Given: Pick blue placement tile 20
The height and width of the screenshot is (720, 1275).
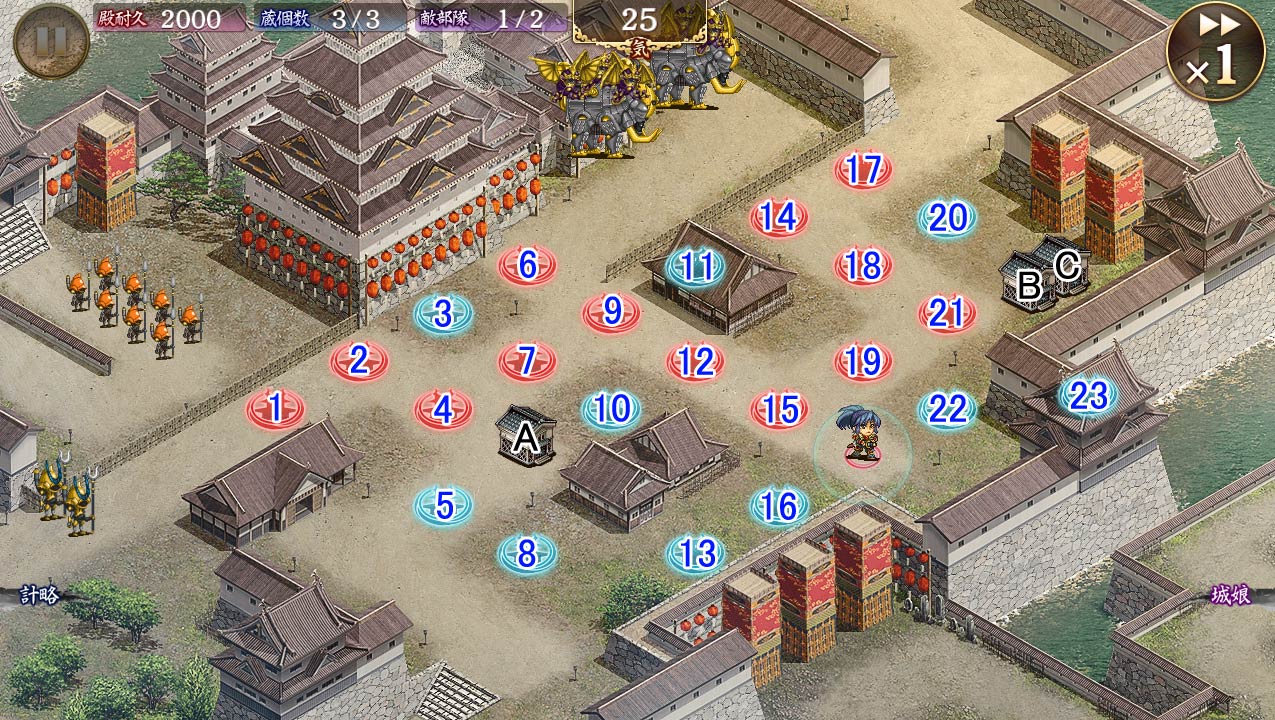Looking at the screenshot, I should pos(947,218).
